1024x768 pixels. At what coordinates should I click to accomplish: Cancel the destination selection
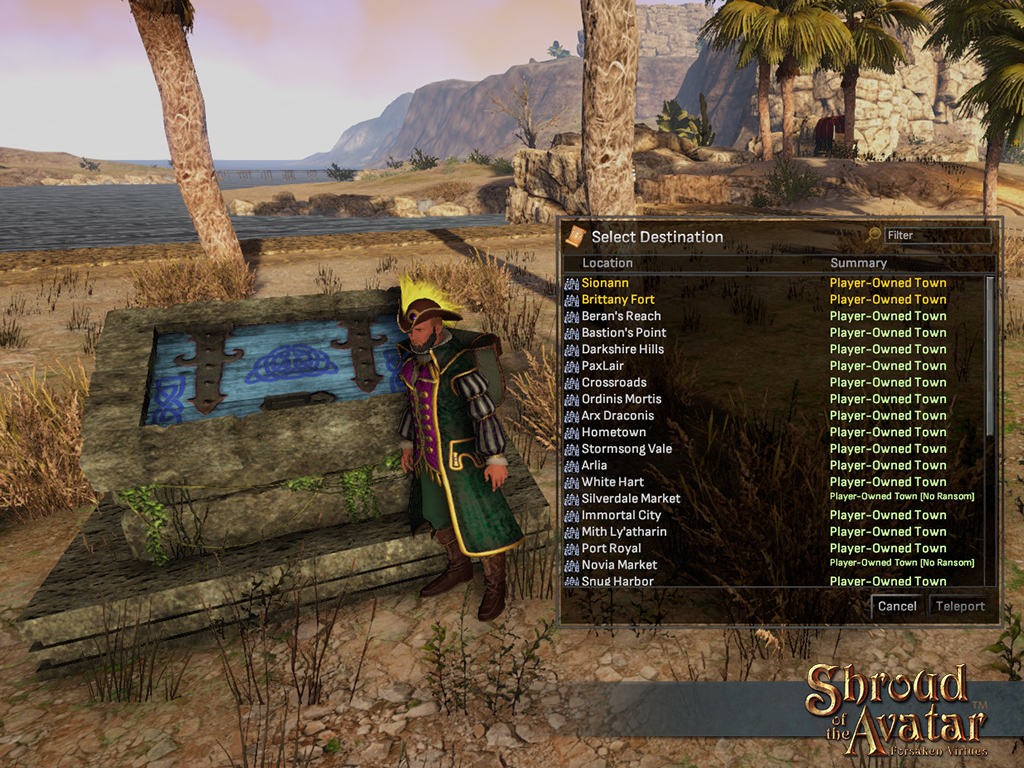[x=896, y=606]
